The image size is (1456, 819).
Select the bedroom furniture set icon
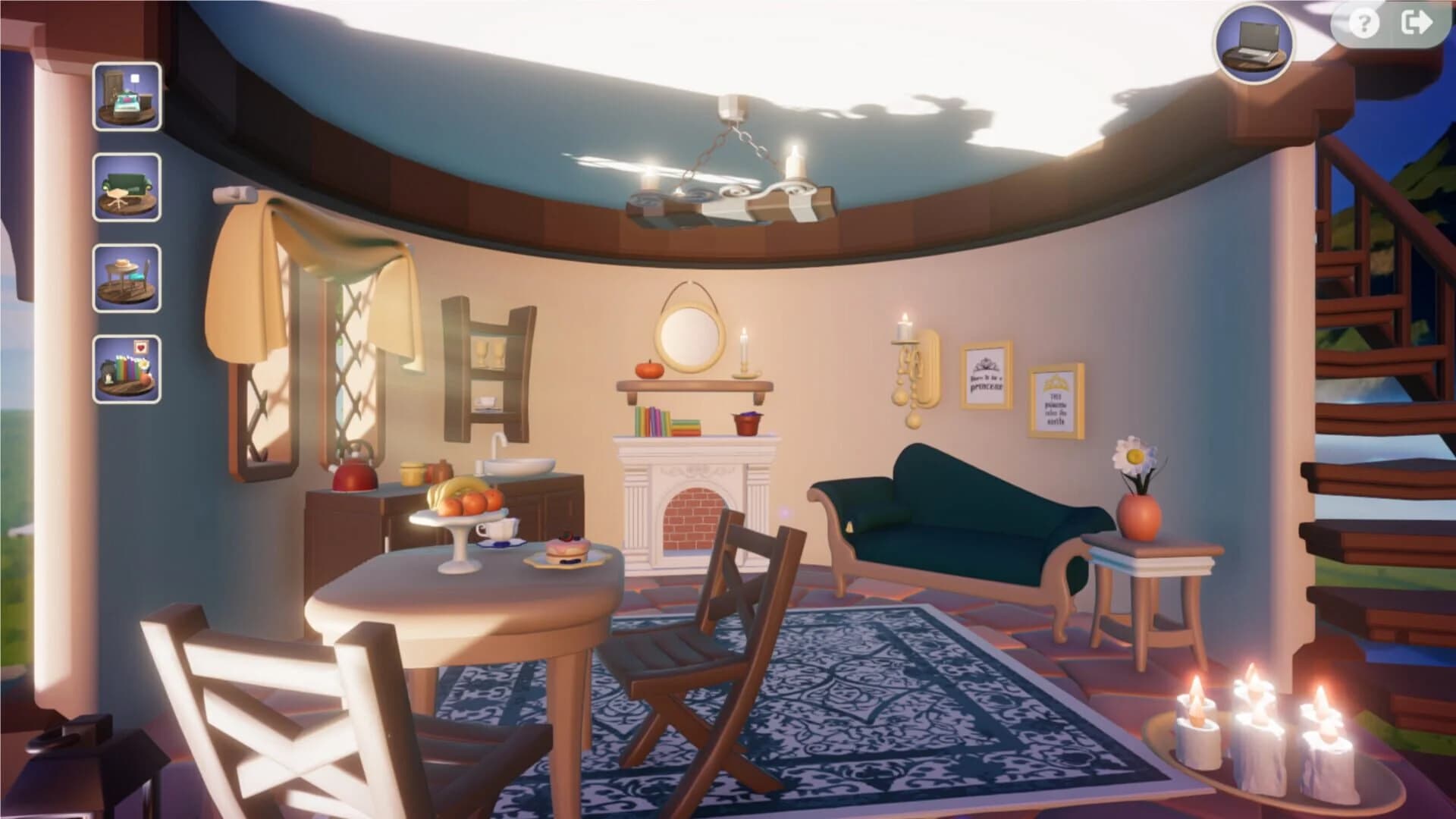[126, 97]
